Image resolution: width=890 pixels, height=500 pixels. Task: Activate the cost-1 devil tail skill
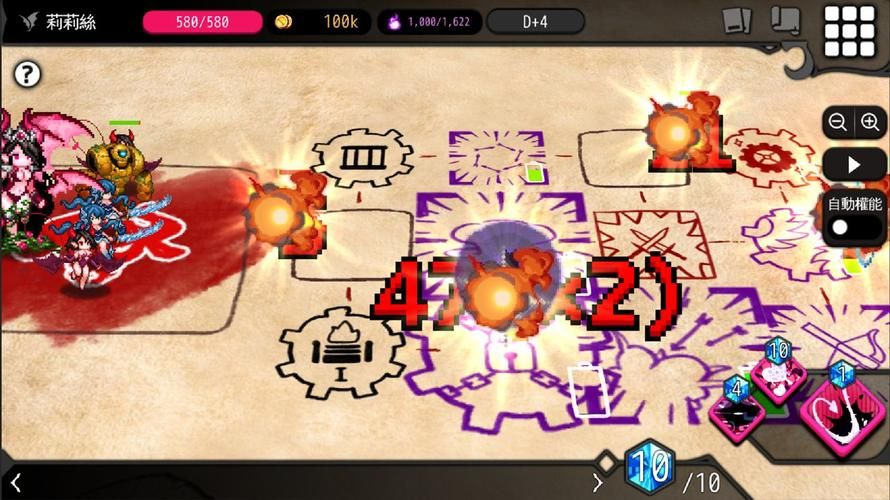841,412
